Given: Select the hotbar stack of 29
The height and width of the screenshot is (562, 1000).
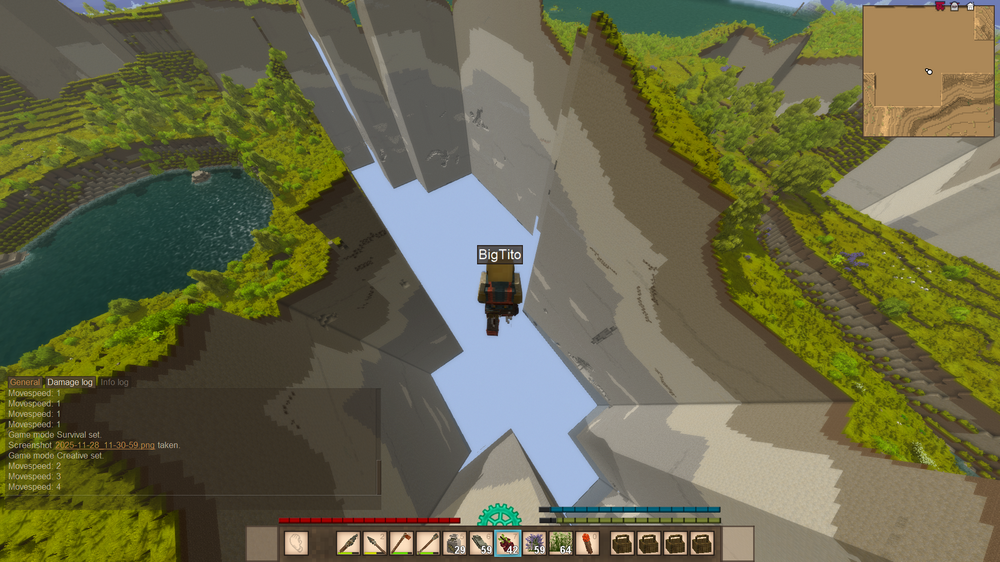Looking at the screenshot, I should (454, 543).
